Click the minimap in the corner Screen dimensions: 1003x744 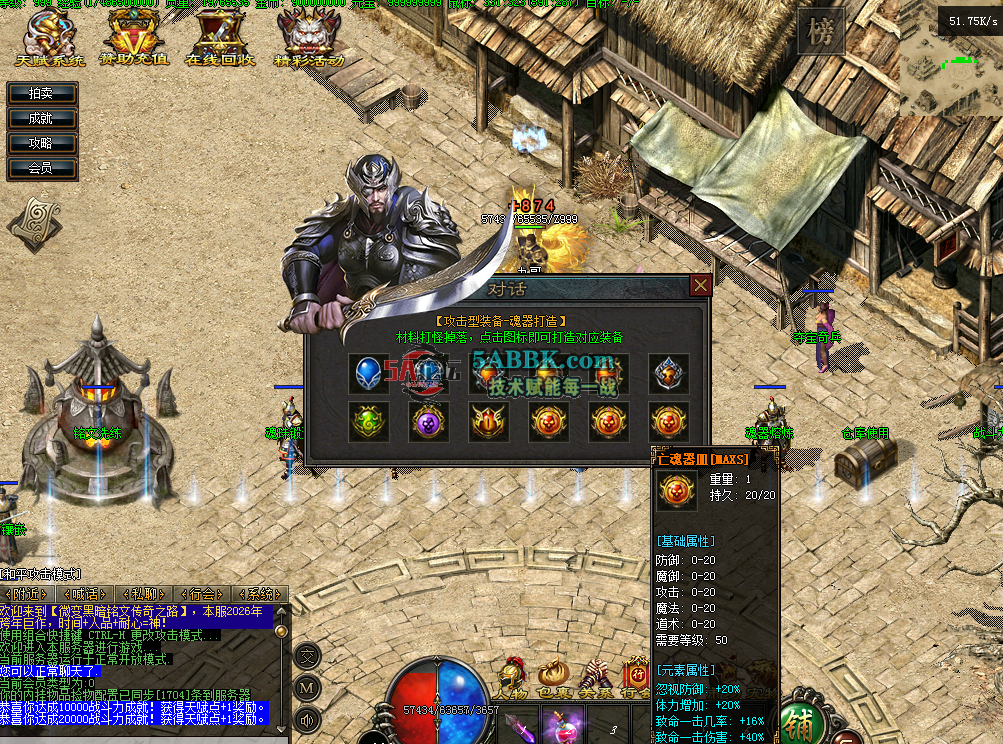tap(950, 75)
